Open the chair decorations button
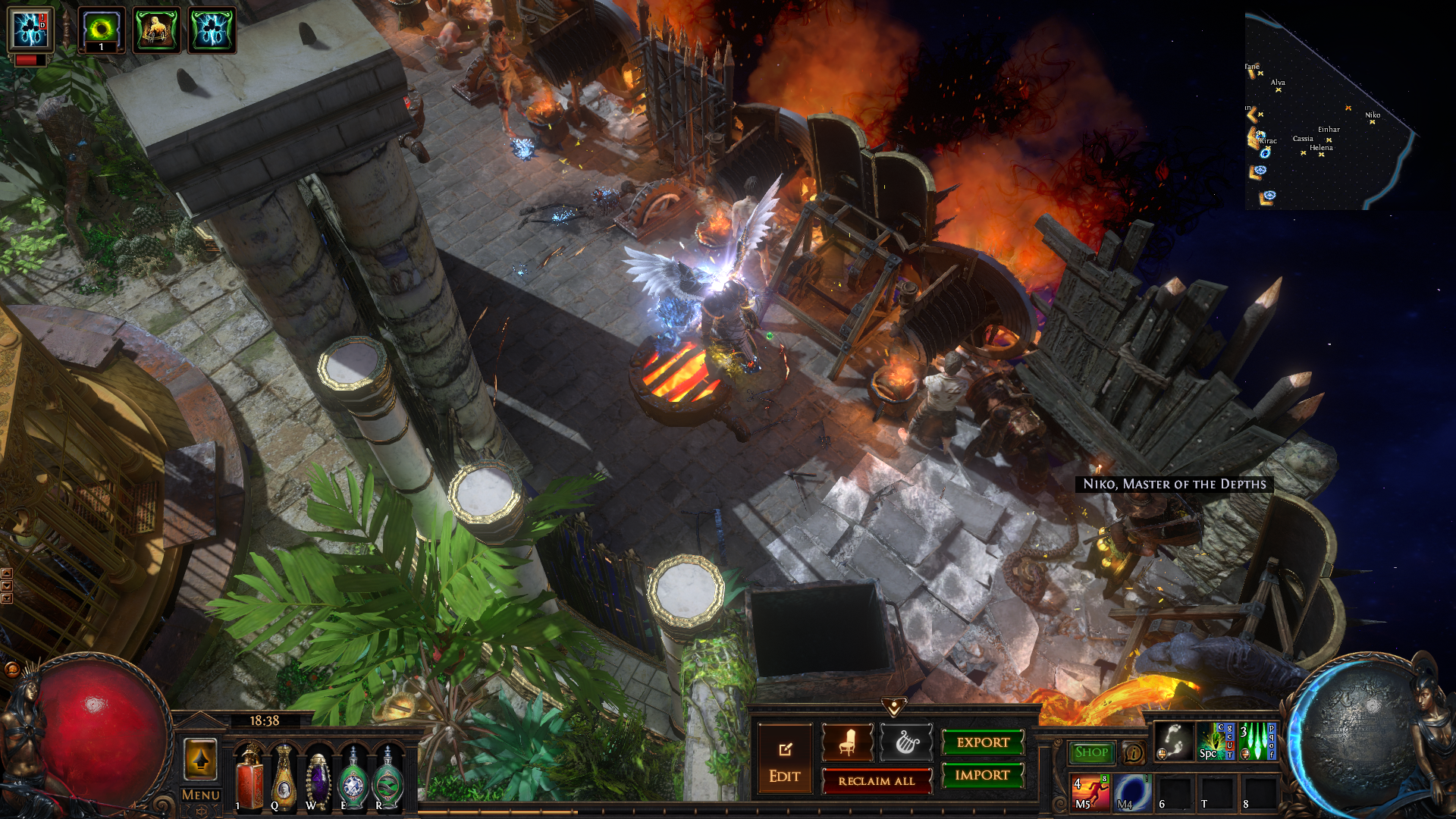 coord(847,742)
